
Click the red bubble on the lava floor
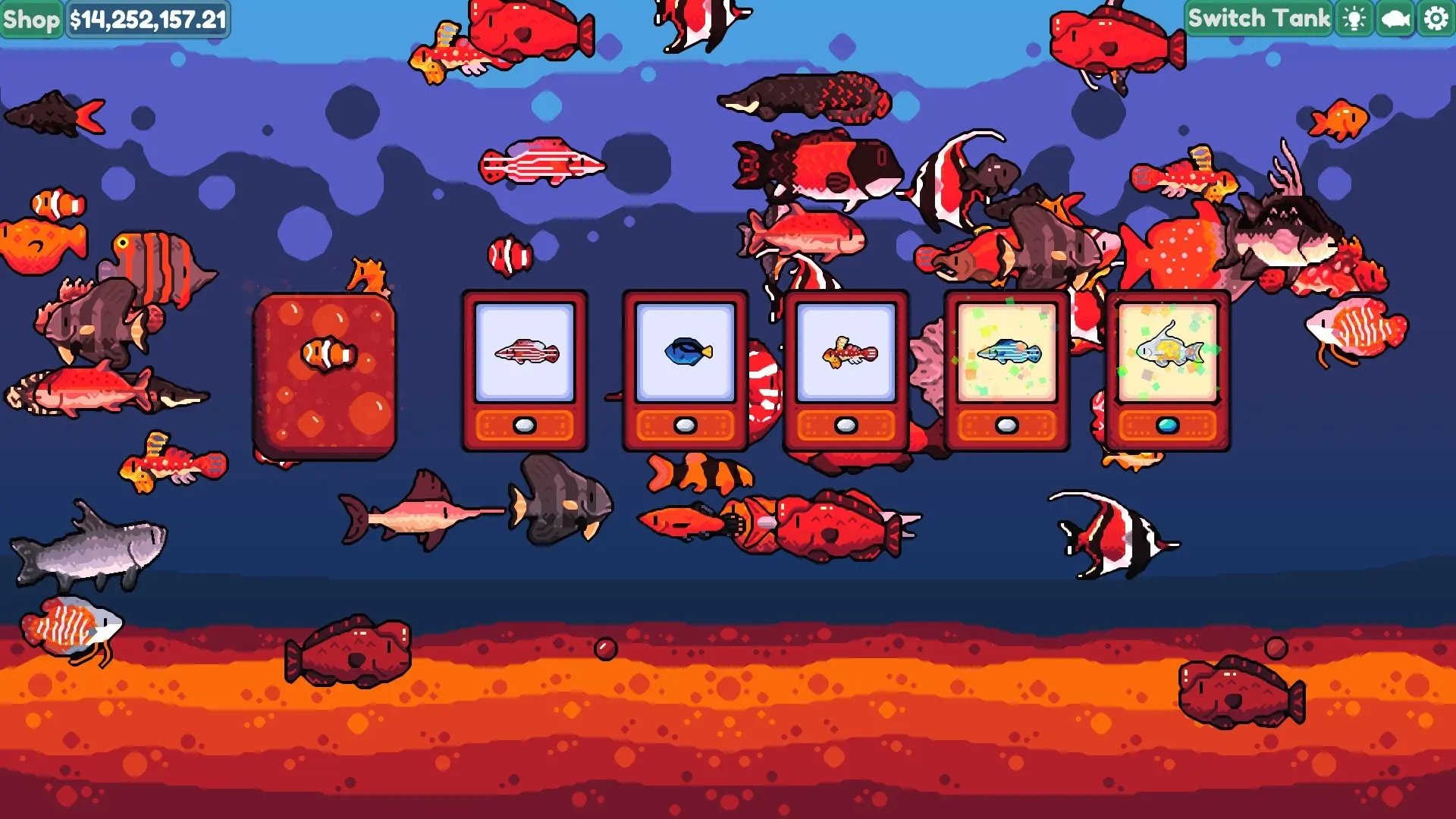tap(604, 647)
